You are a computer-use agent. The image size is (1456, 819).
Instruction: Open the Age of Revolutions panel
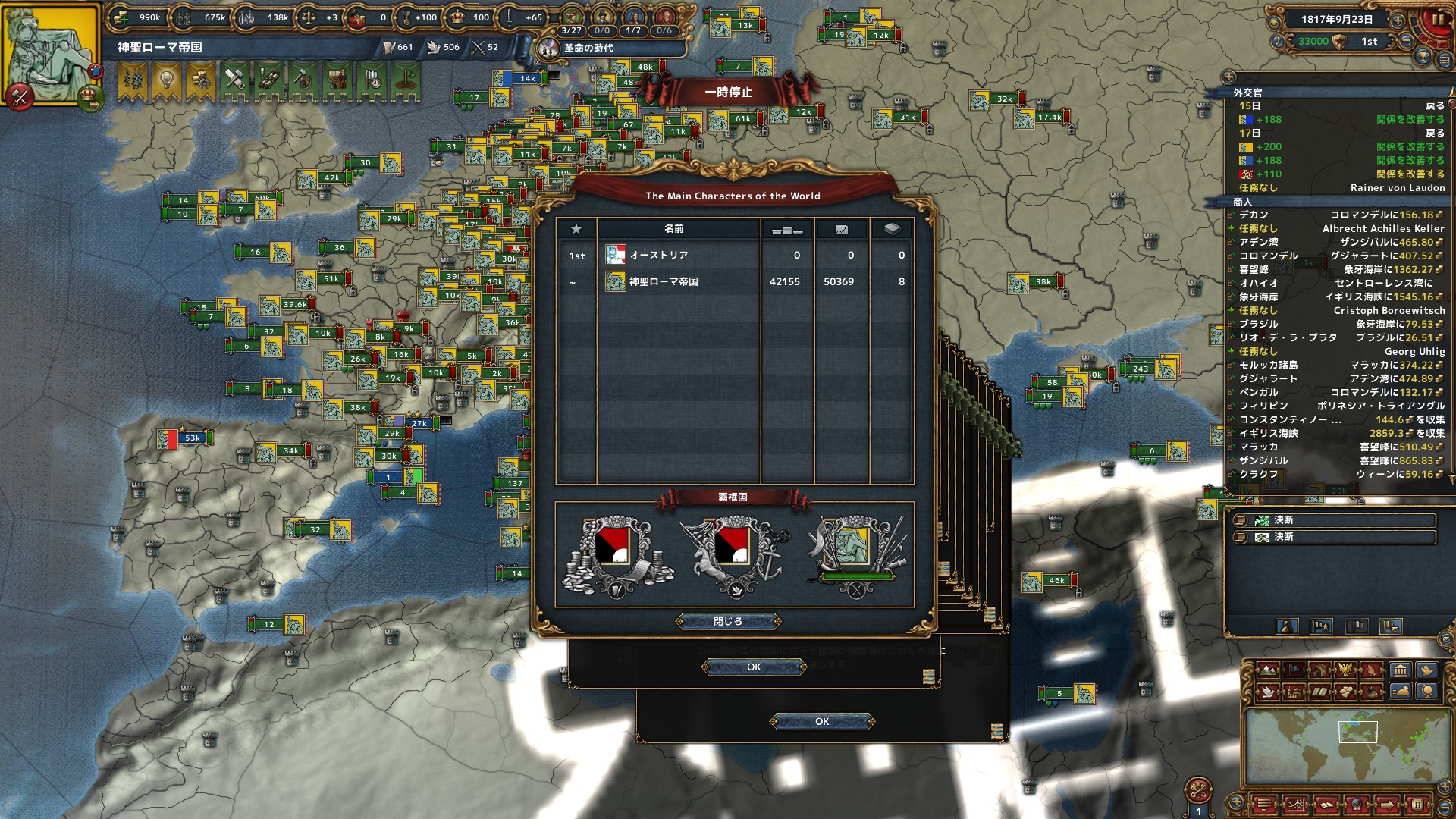pos(588,48)
